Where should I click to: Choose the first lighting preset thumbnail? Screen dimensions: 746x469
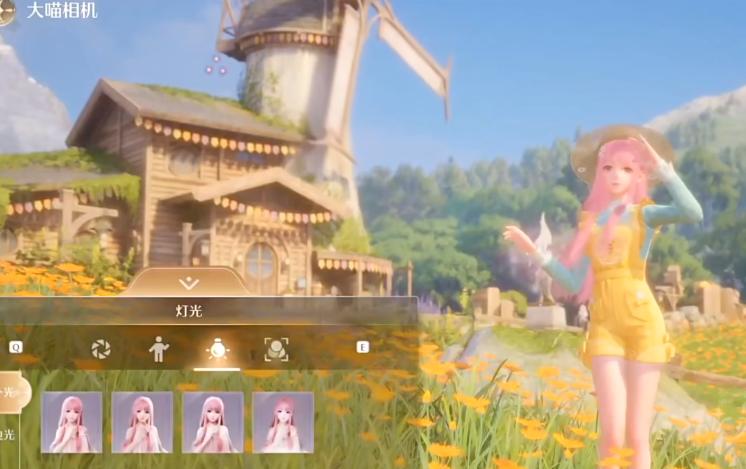(x=72, y=422)
